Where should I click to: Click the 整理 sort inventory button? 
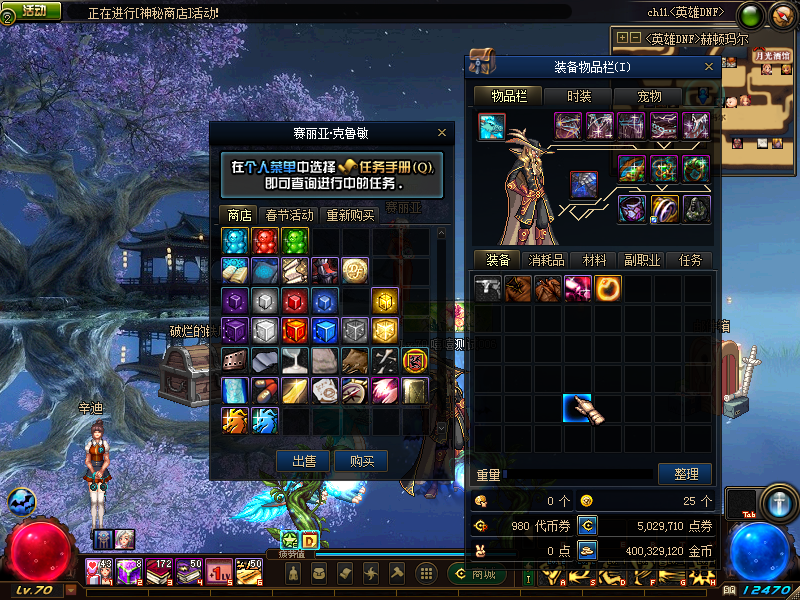pyautogui.click(x=685, y=473)
